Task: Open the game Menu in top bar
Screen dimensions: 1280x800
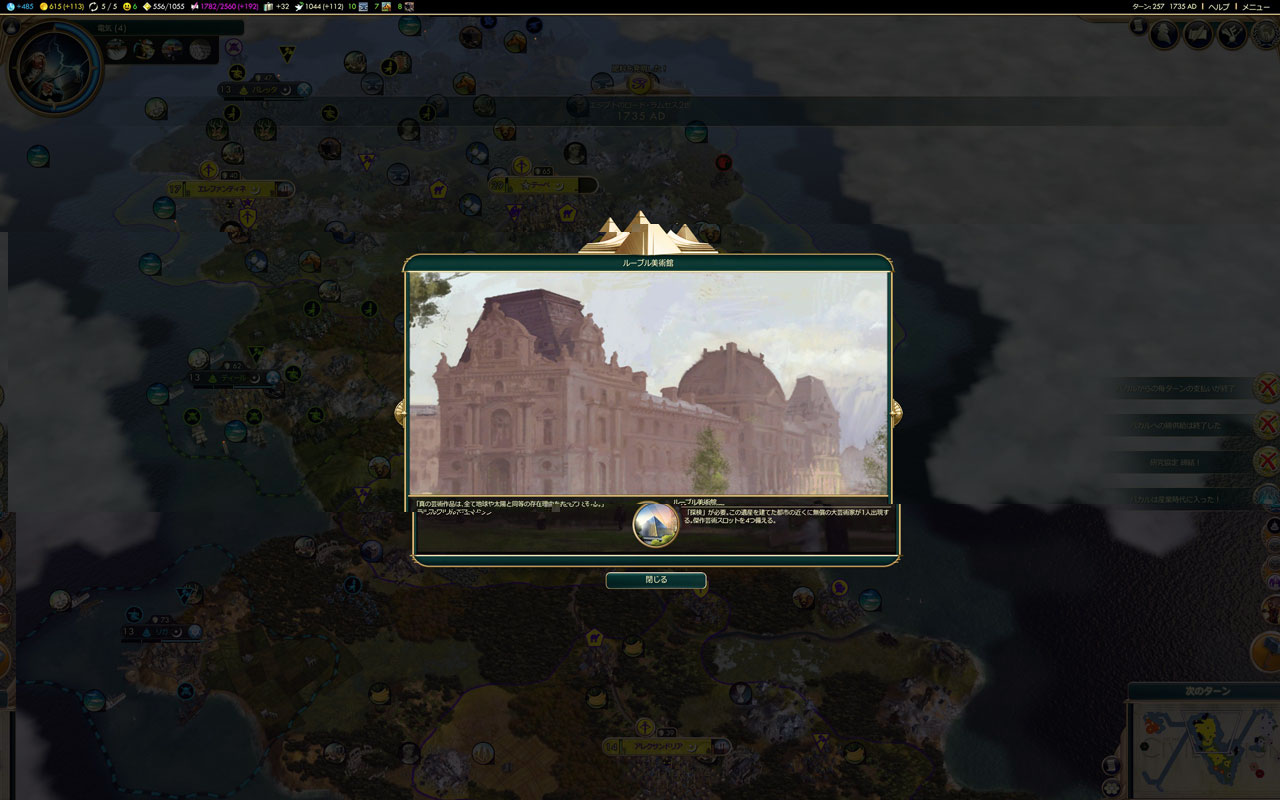Action: point(1255,6)
